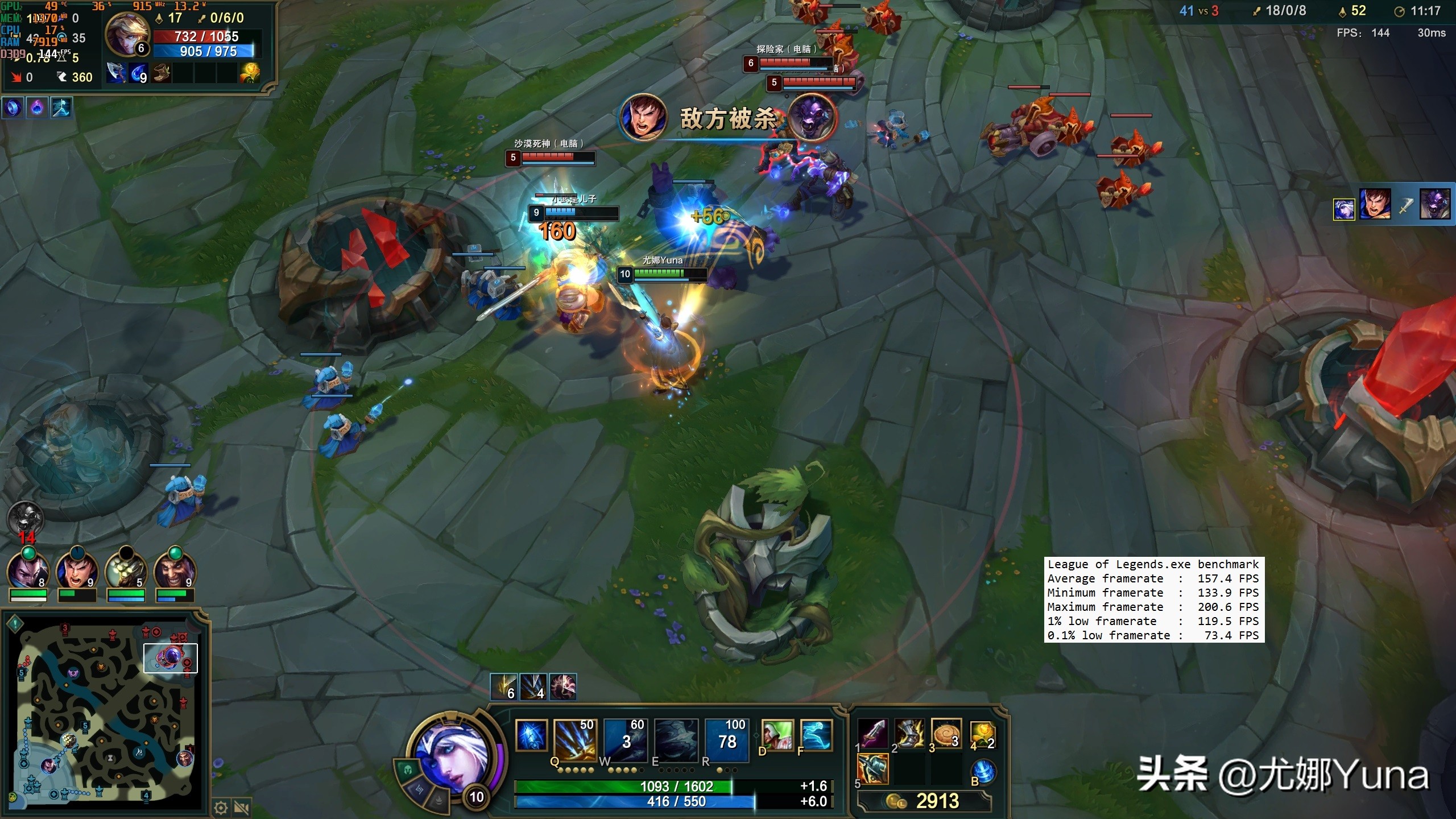The width and height of the screenshot is (1456, 819).
Task: Click on the minimap
Action: click(x=106, y=711)
